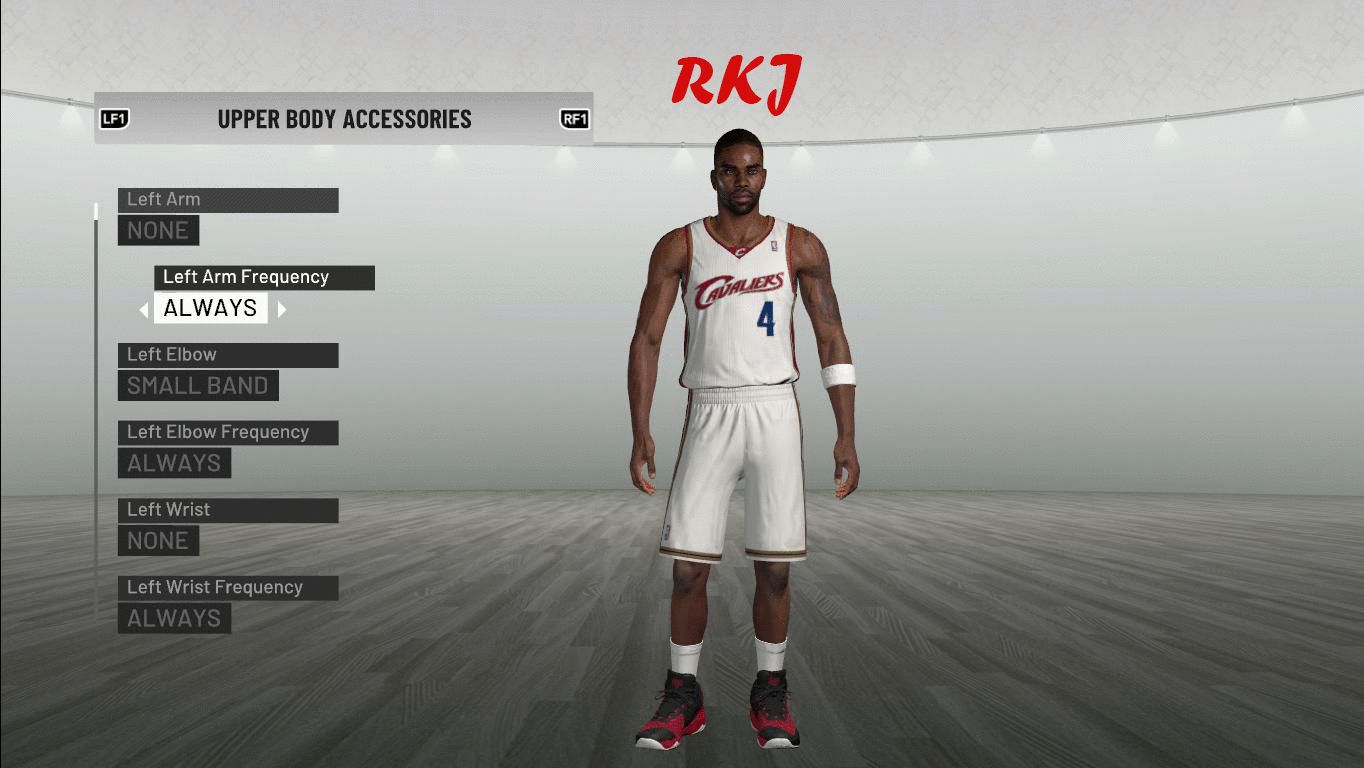
Task: Choose the Left Elbow Small Band entry
Action: coord(197,385)
